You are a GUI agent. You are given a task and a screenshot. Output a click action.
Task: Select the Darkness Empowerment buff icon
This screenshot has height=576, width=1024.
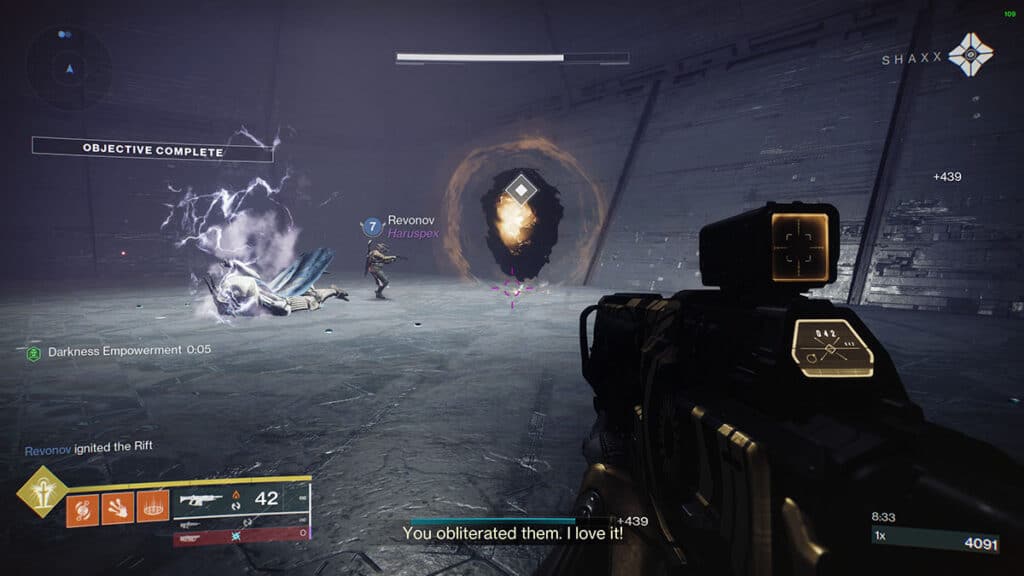pyautogui.click(x=34, y=352)
